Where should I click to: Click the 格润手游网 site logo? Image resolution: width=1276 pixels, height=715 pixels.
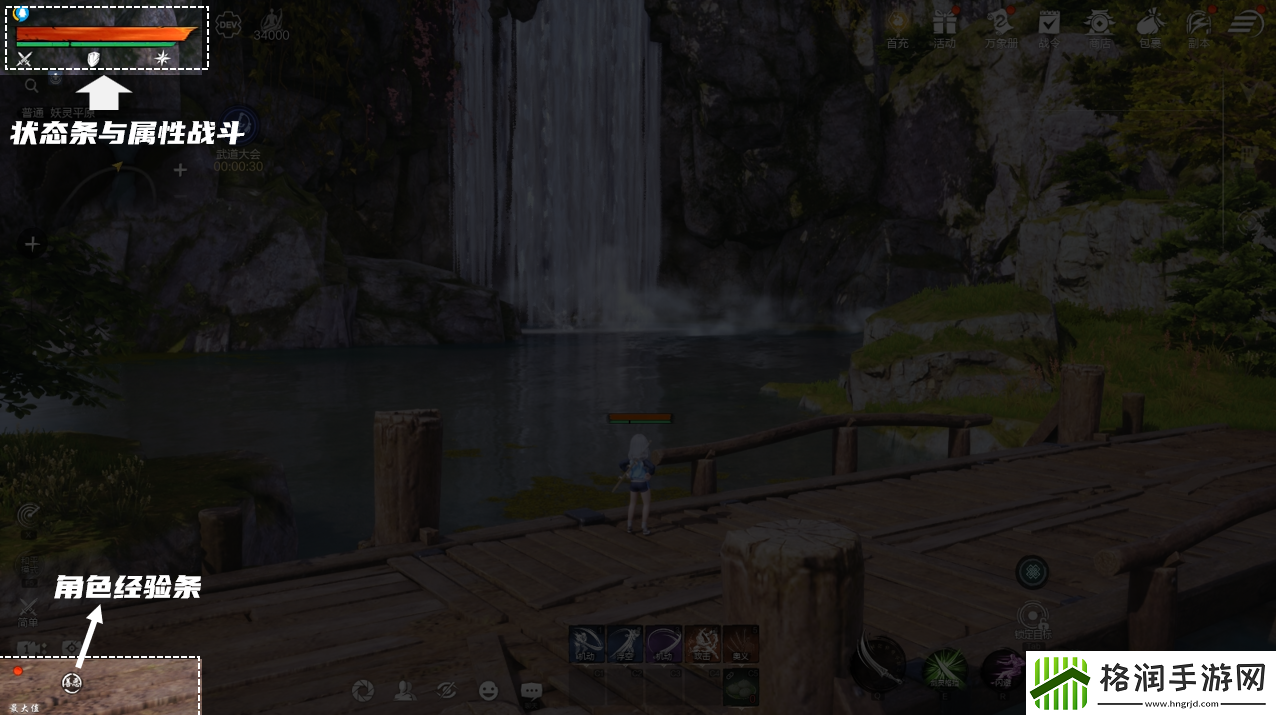[x=1150, y=684]
